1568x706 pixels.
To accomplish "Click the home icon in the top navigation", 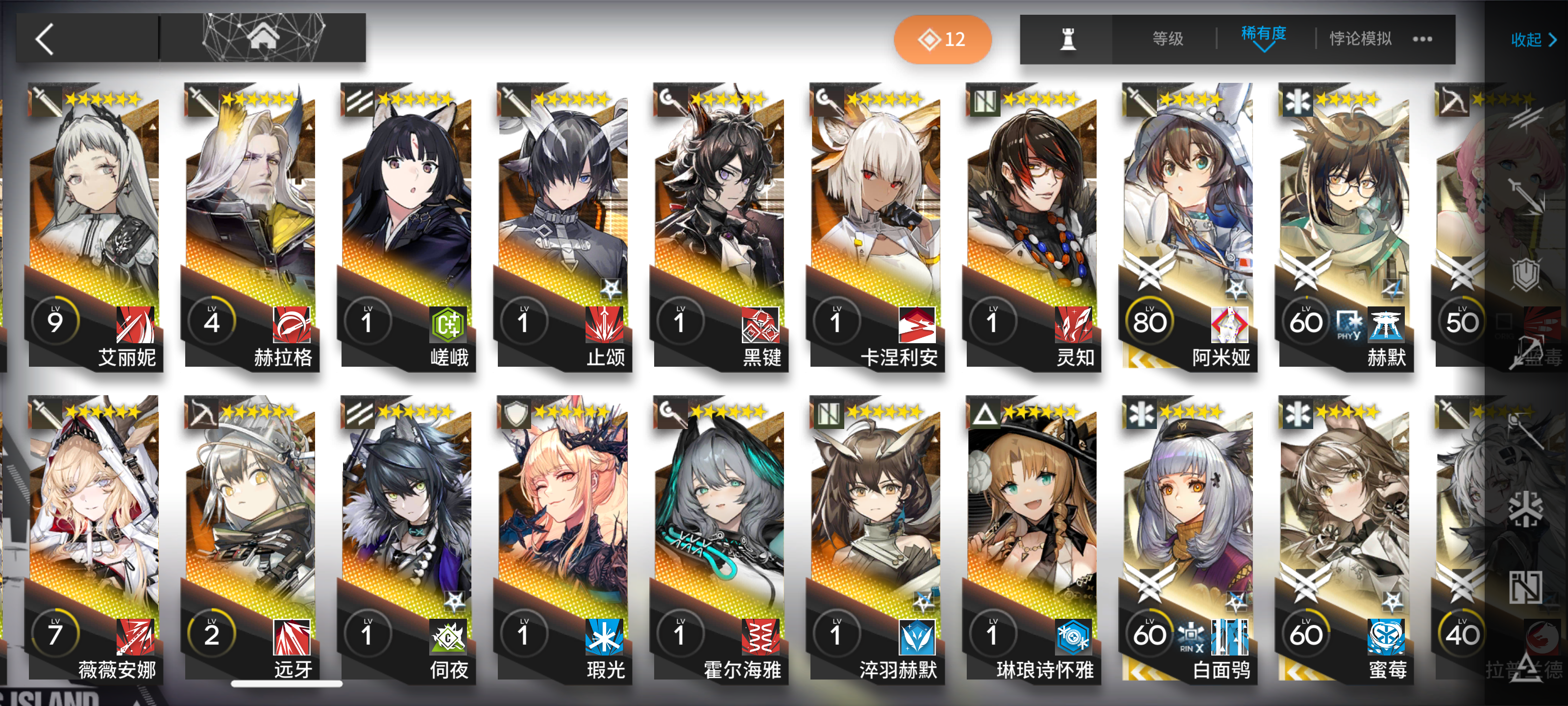I will click(263, 38).
